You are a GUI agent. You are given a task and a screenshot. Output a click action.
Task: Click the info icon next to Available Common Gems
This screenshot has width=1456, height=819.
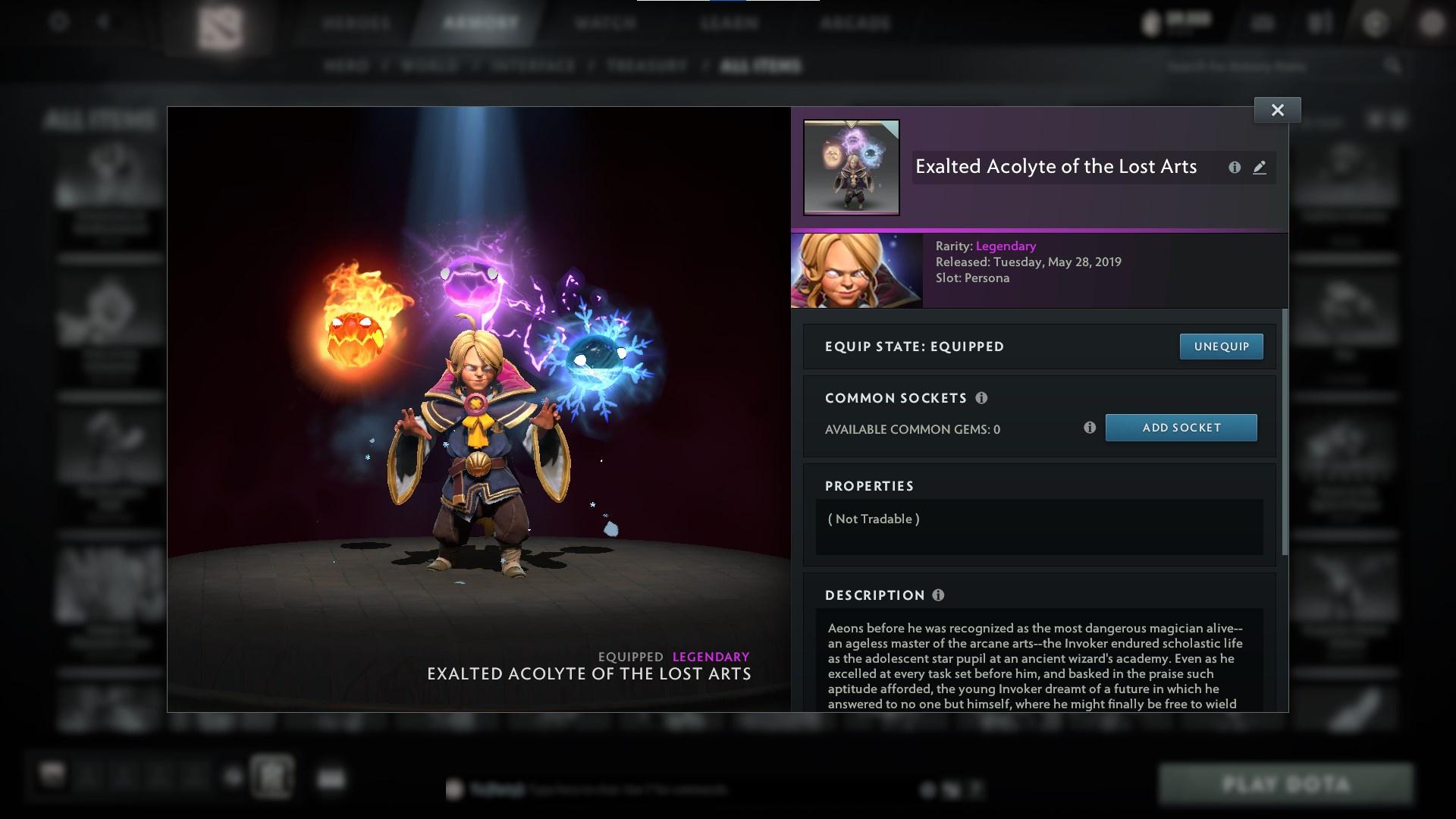(x=1090, y=428)
